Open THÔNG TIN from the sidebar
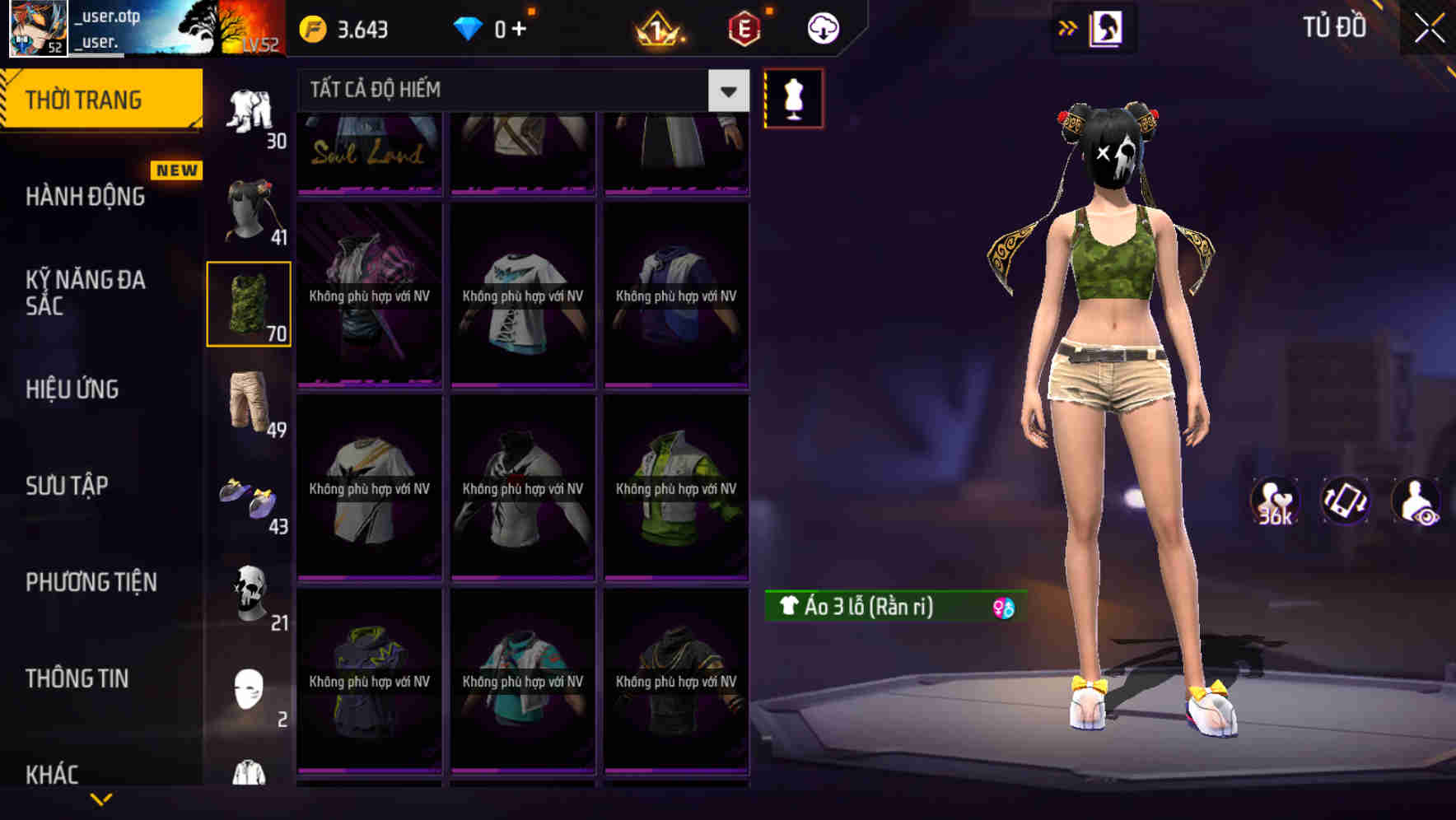 [x=78, y=678]
